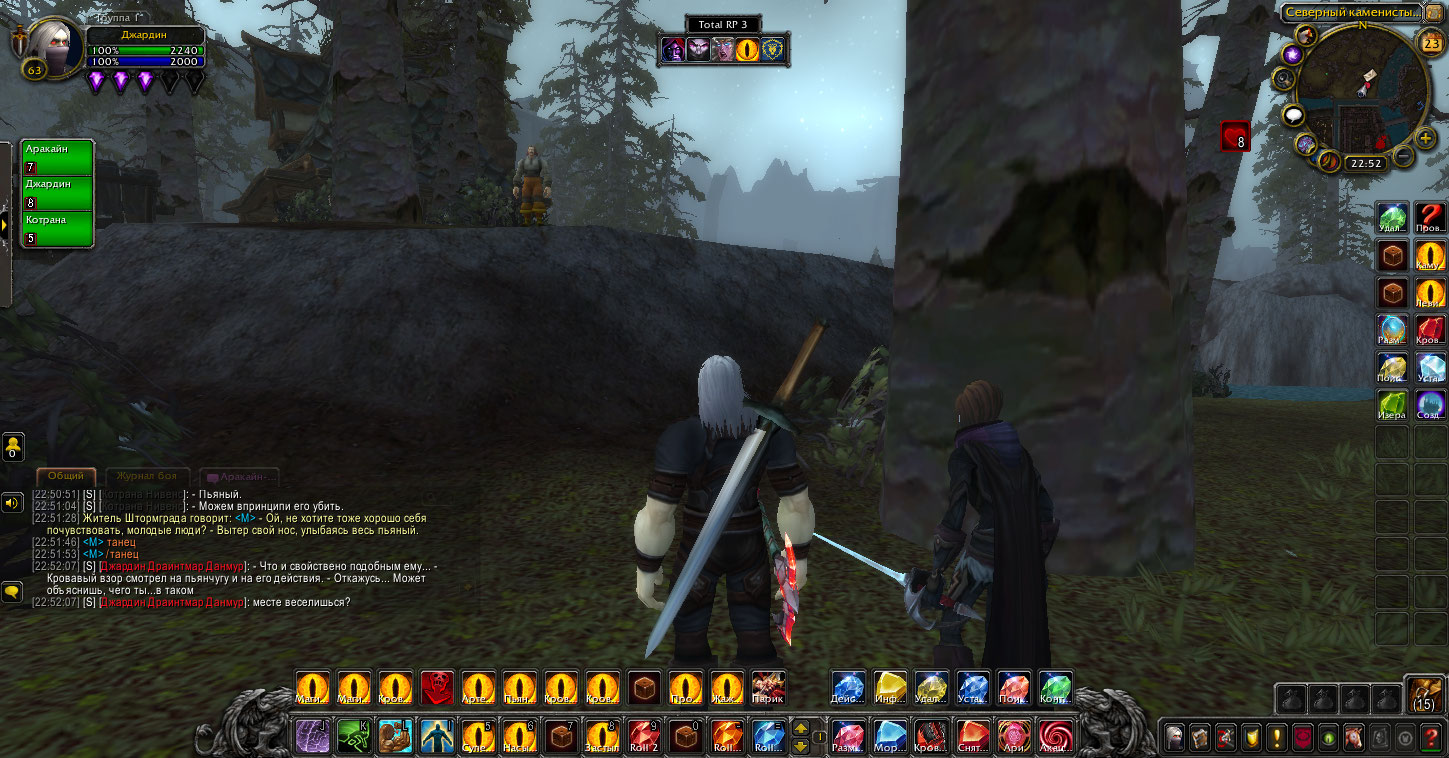Use the Парик wig item button
The height and width of the screenshot is (758, 1449).
(x=768, y=688)
